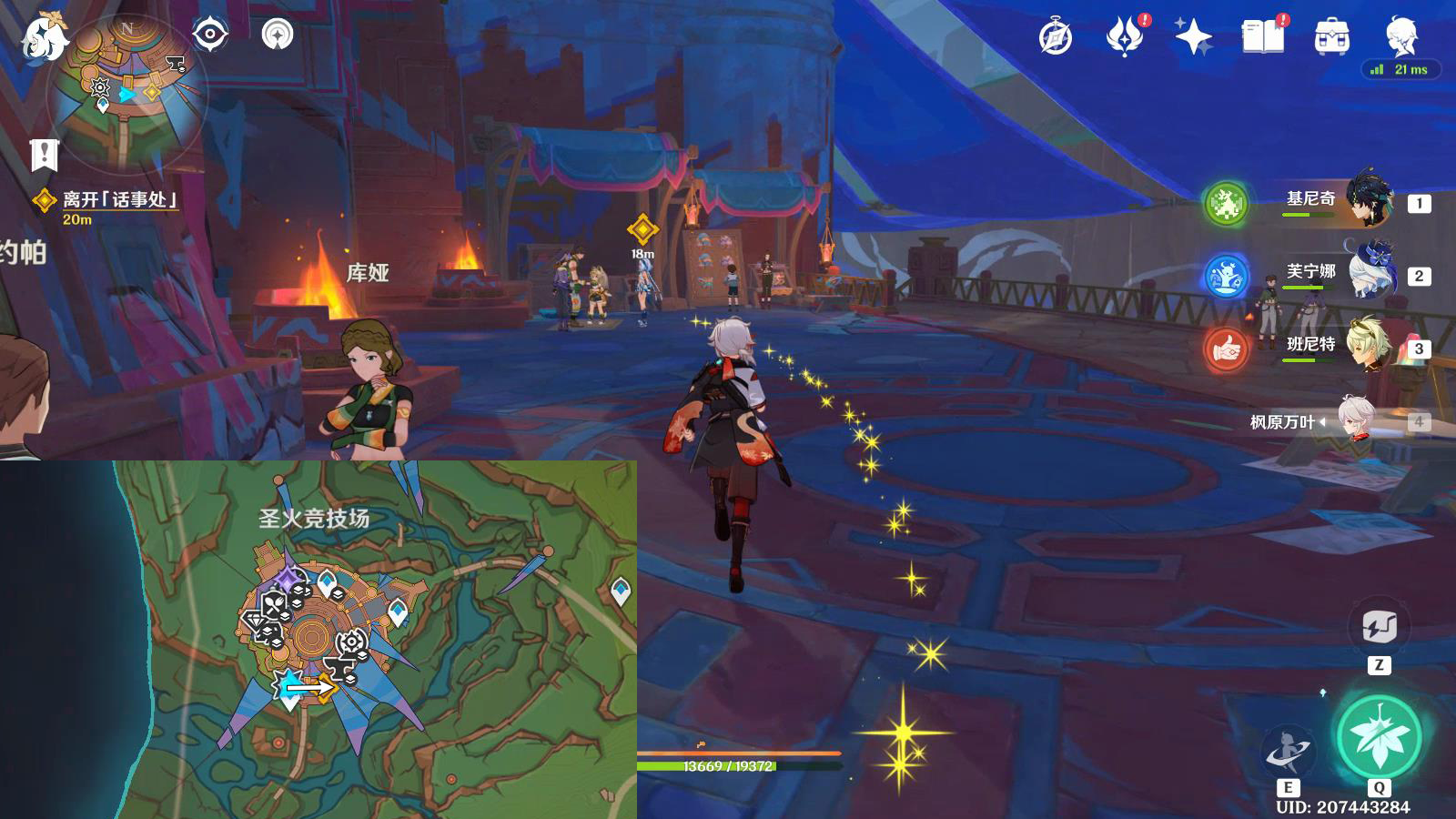
Task: Activate the gadget icon above Z
Action: point(1379,626)
